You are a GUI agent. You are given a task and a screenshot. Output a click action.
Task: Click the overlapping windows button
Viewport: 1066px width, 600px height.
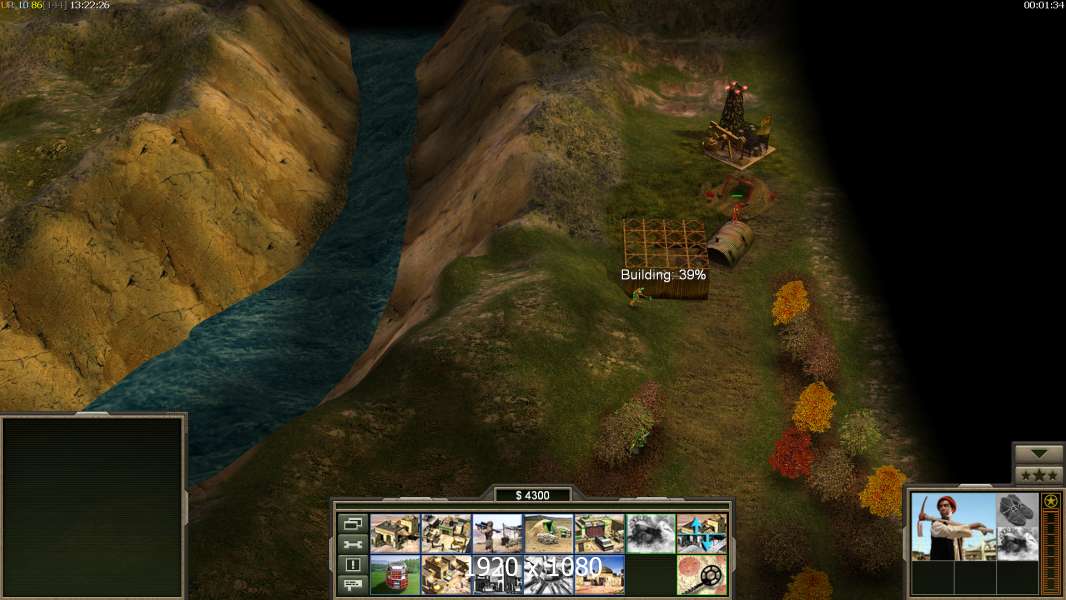(x=352, y=524)
